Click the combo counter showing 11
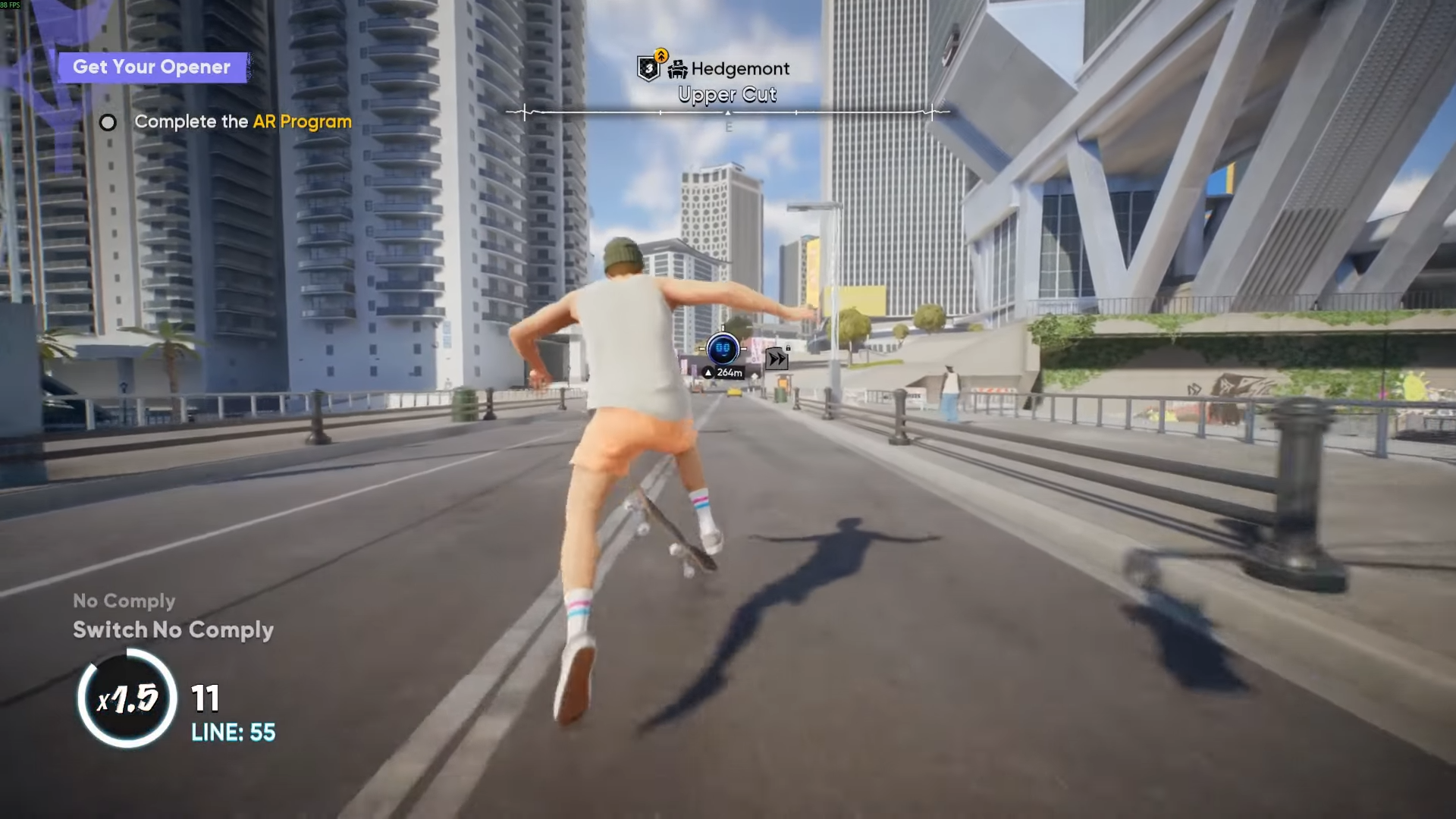The height and width of the screenshot is (819, 1456). [x=206, y=698]
